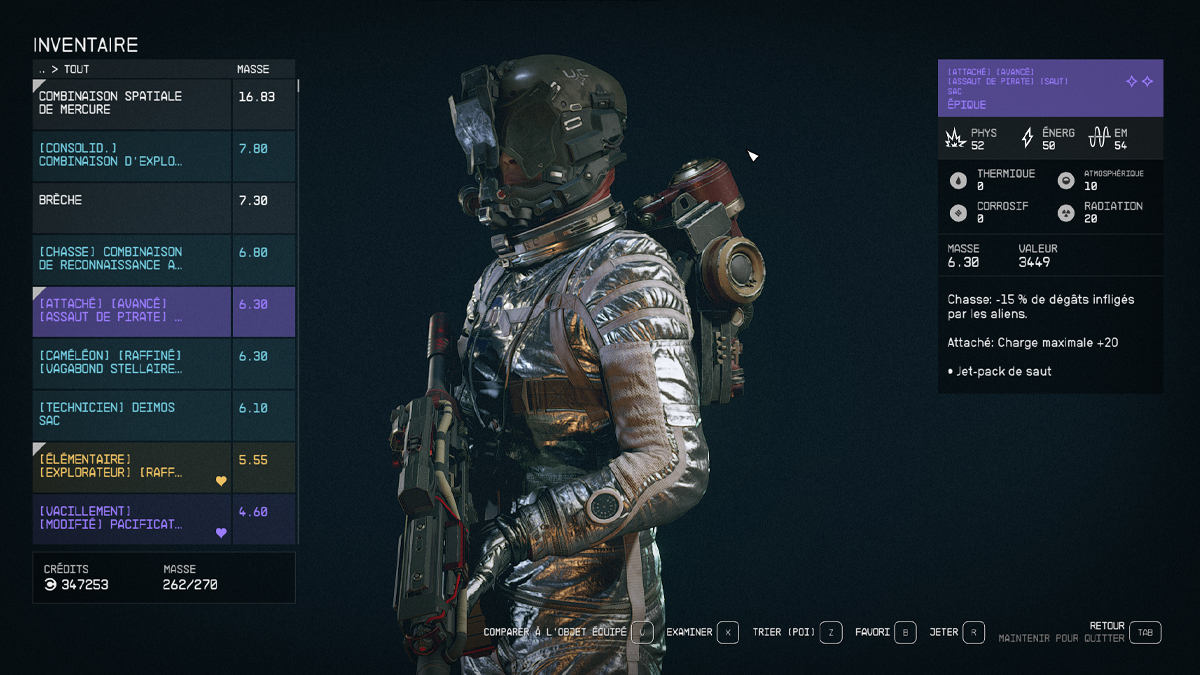Select the Technicien Deimos Sac row
The width and height of the screenshot is (1200, 675).
click(x=134, y=416)
